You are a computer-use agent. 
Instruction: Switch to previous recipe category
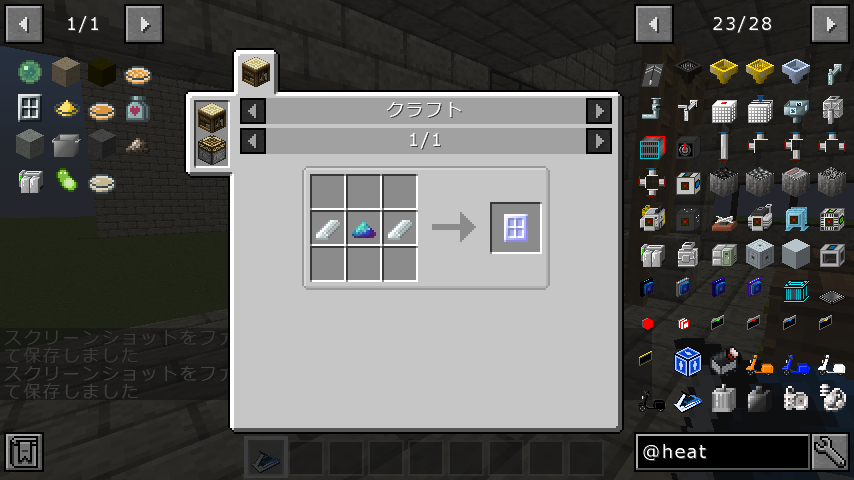(254, 110)
